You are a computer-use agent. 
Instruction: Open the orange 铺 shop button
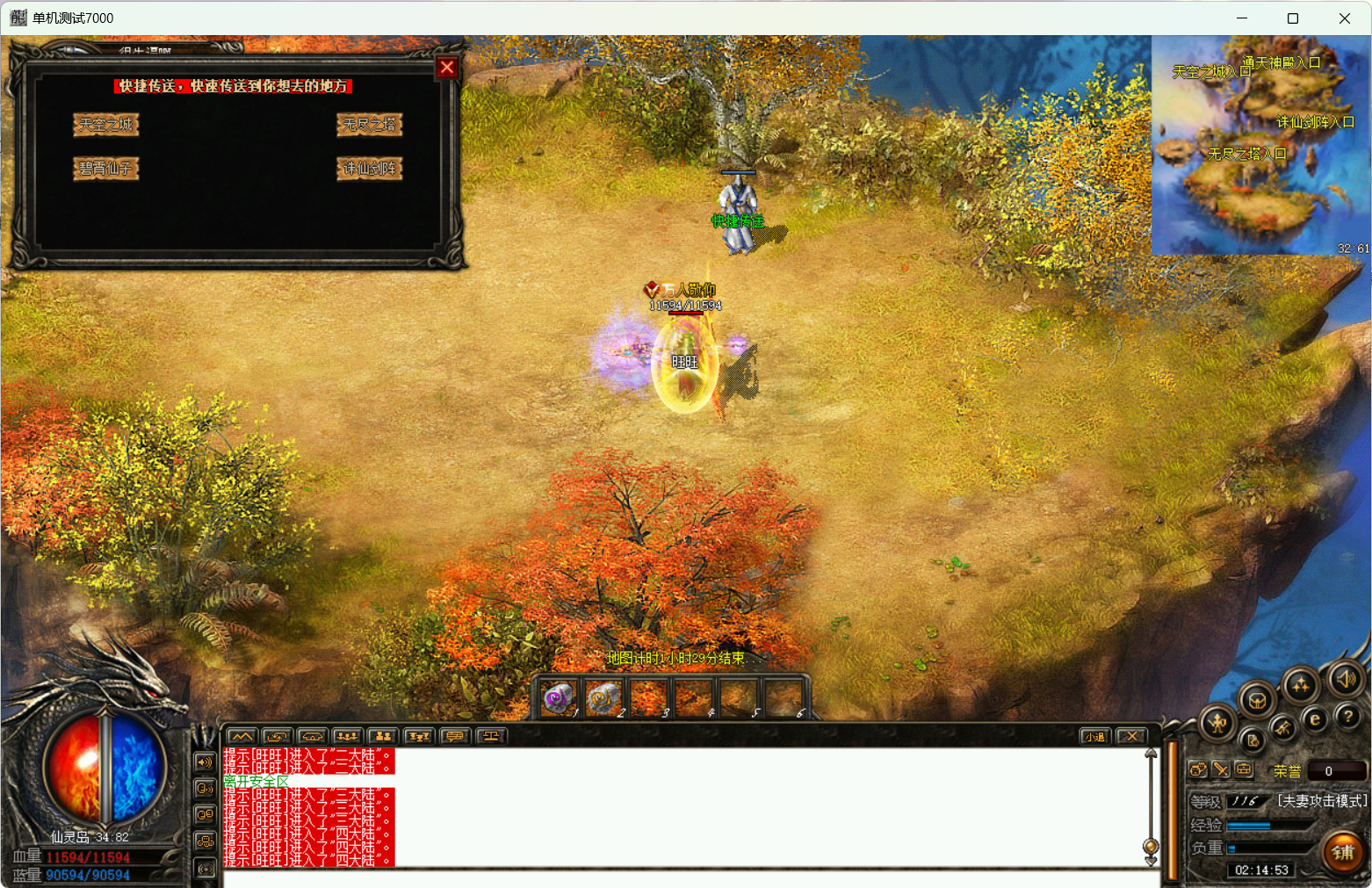click(x=1342, y=852)
